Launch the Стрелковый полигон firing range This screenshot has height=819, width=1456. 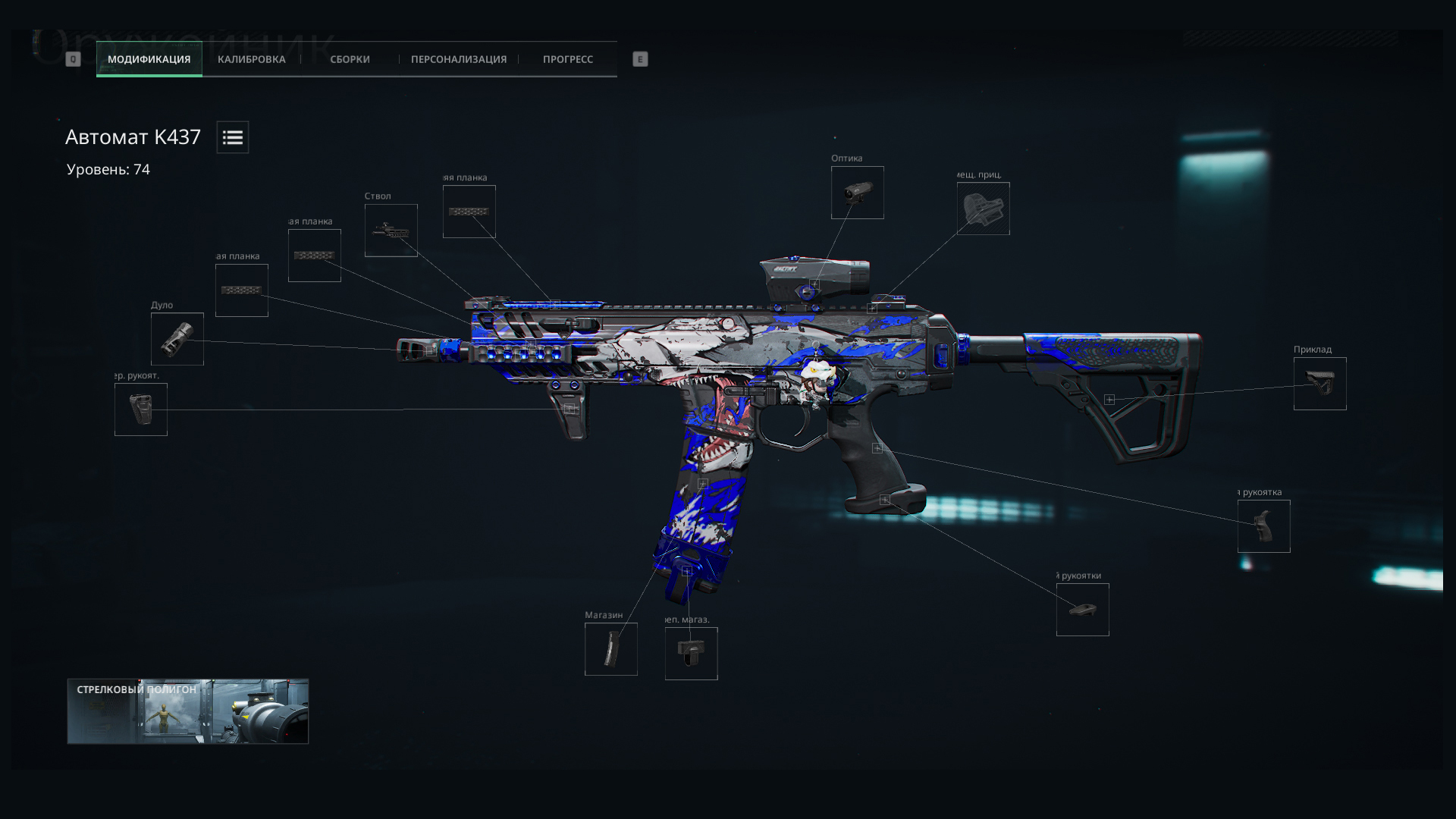188,711
